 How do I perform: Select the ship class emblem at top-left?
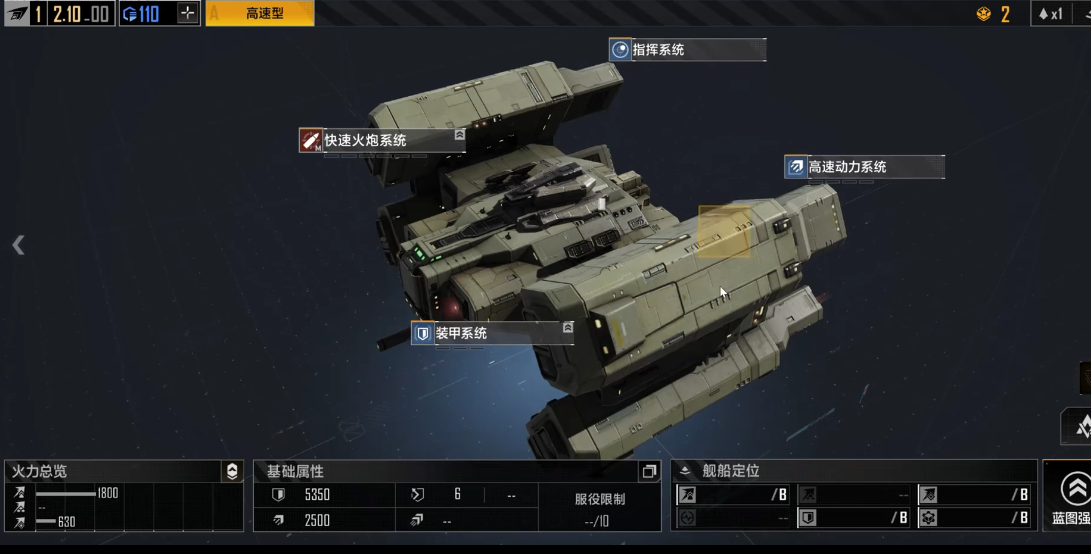click(17, 14)
